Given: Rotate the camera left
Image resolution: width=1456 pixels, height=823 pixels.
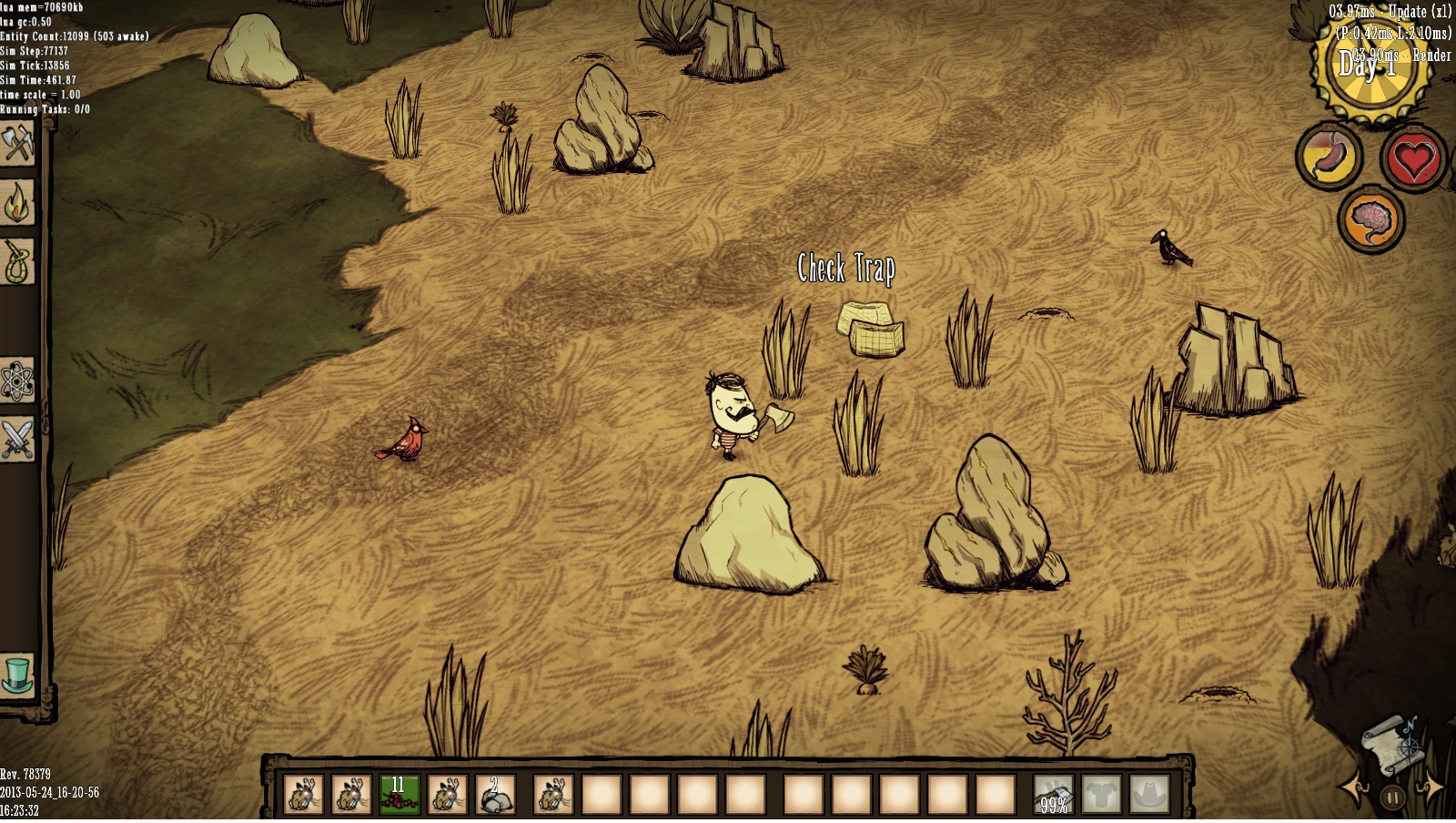Looking at the screenshot, I should point(1353,788).
